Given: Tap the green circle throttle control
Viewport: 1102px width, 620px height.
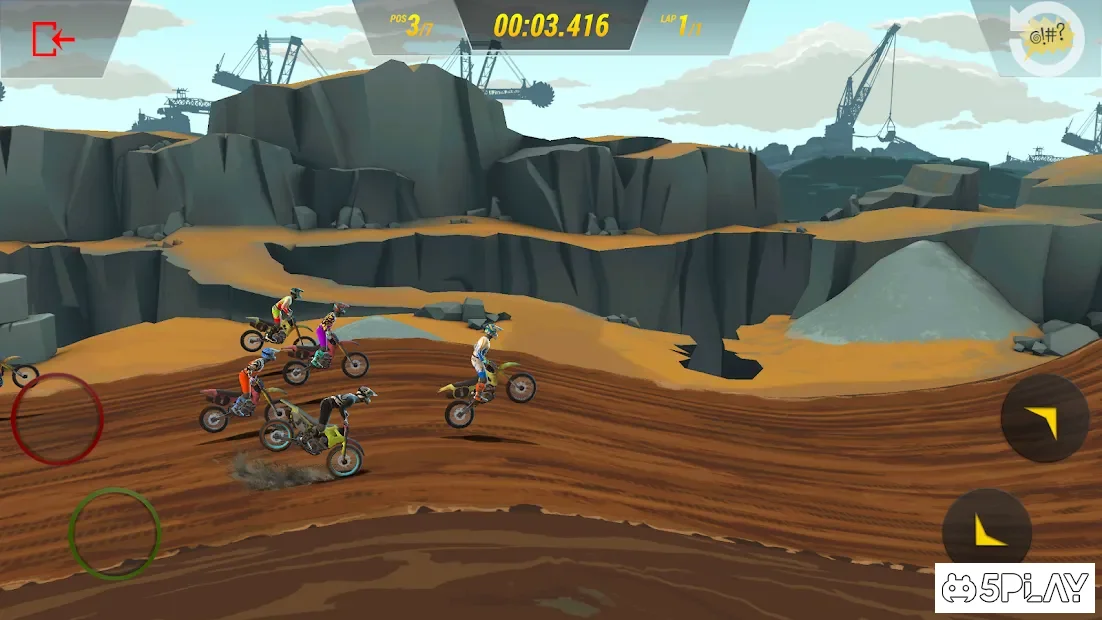Looking at the screenshot, I should (114, 532).
